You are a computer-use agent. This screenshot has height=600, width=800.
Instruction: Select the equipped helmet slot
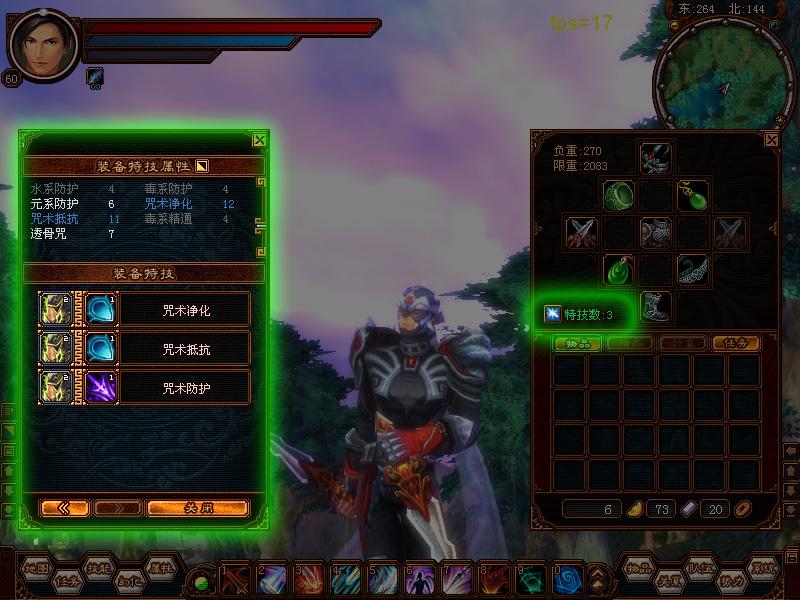655,157
